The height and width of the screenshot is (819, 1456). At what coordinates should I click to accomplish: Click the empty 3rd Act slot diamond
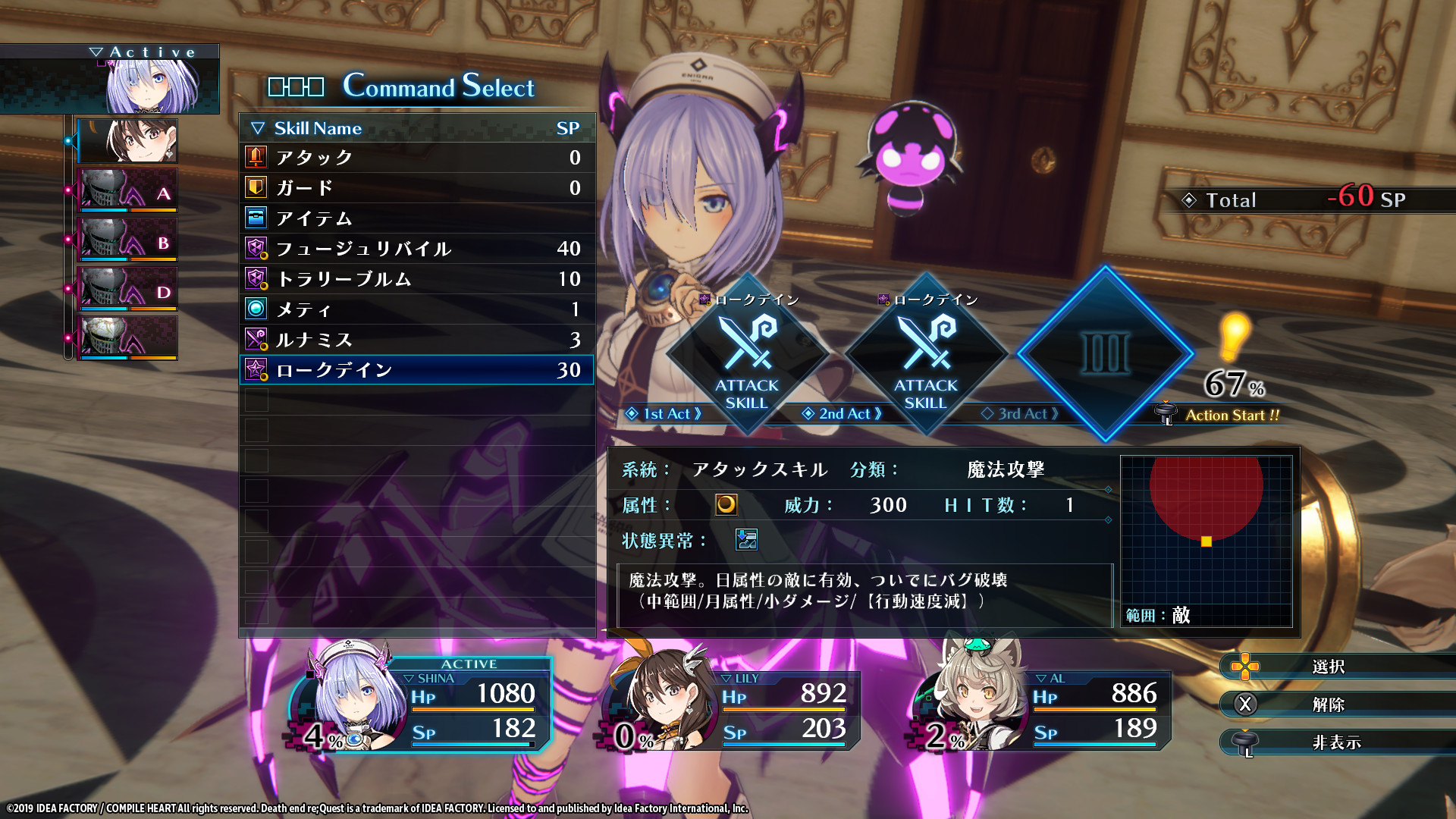tap(1105, 353)
